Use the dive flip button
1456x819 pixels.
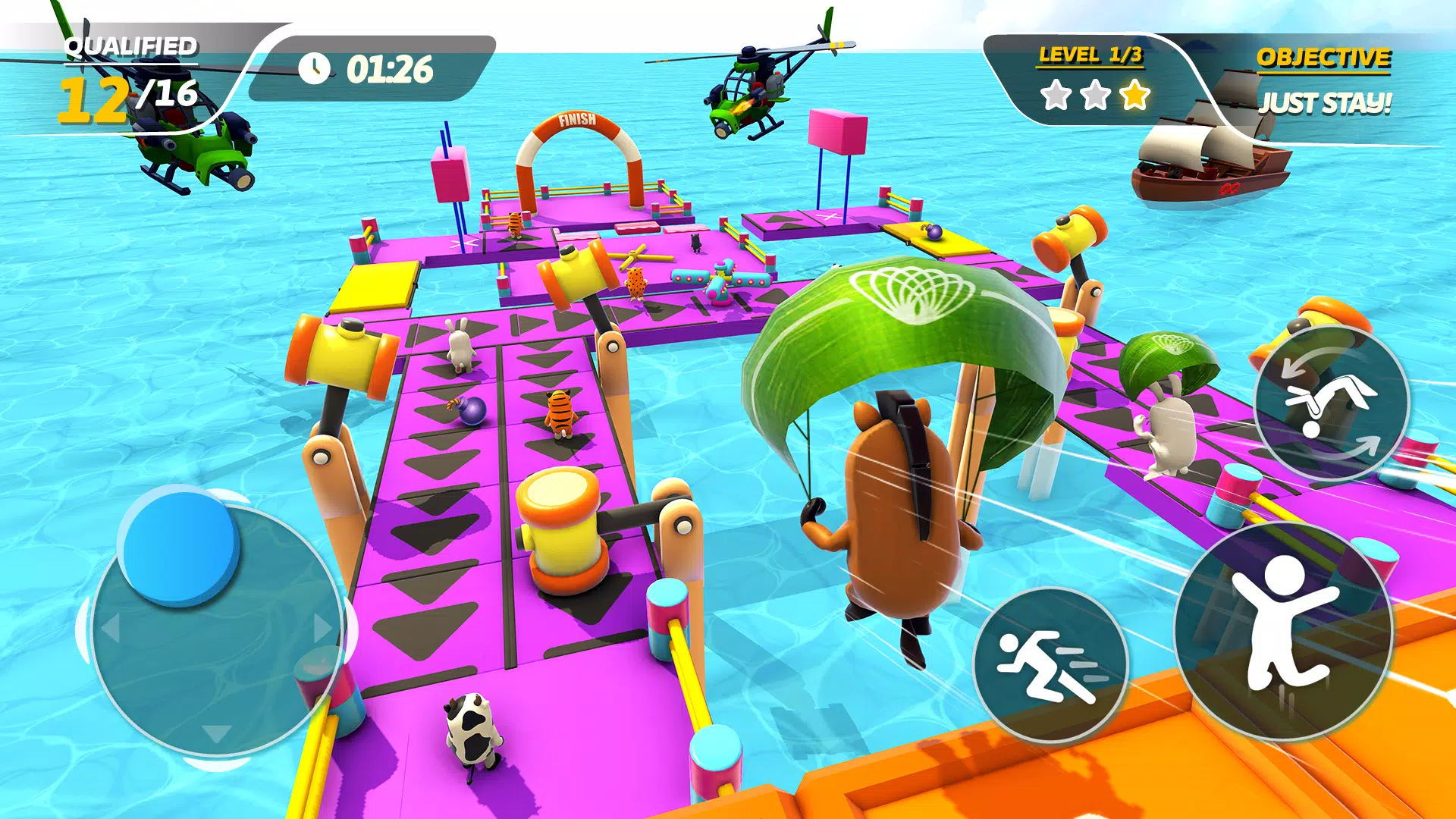(1331, 403)
